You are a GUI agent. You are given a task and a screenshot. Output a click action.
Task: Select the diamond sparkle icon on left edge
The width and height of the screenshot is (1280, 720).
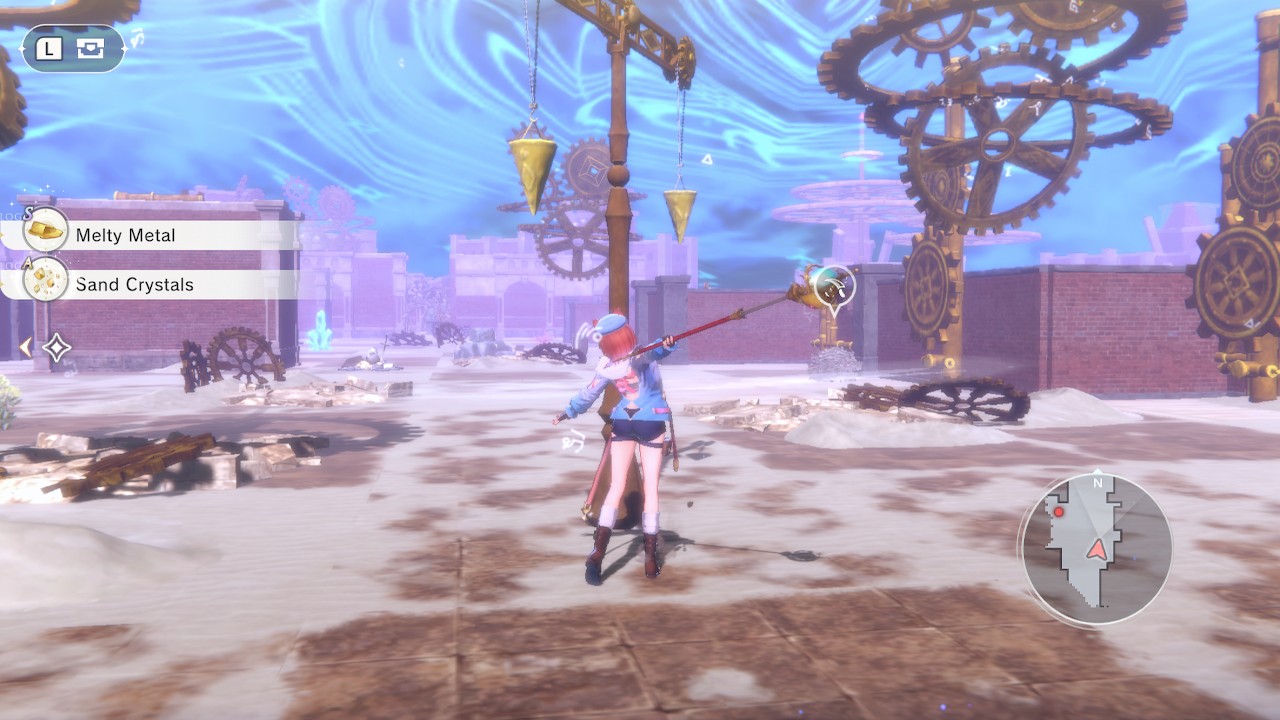pyautogui.click(x=56, y=348)
